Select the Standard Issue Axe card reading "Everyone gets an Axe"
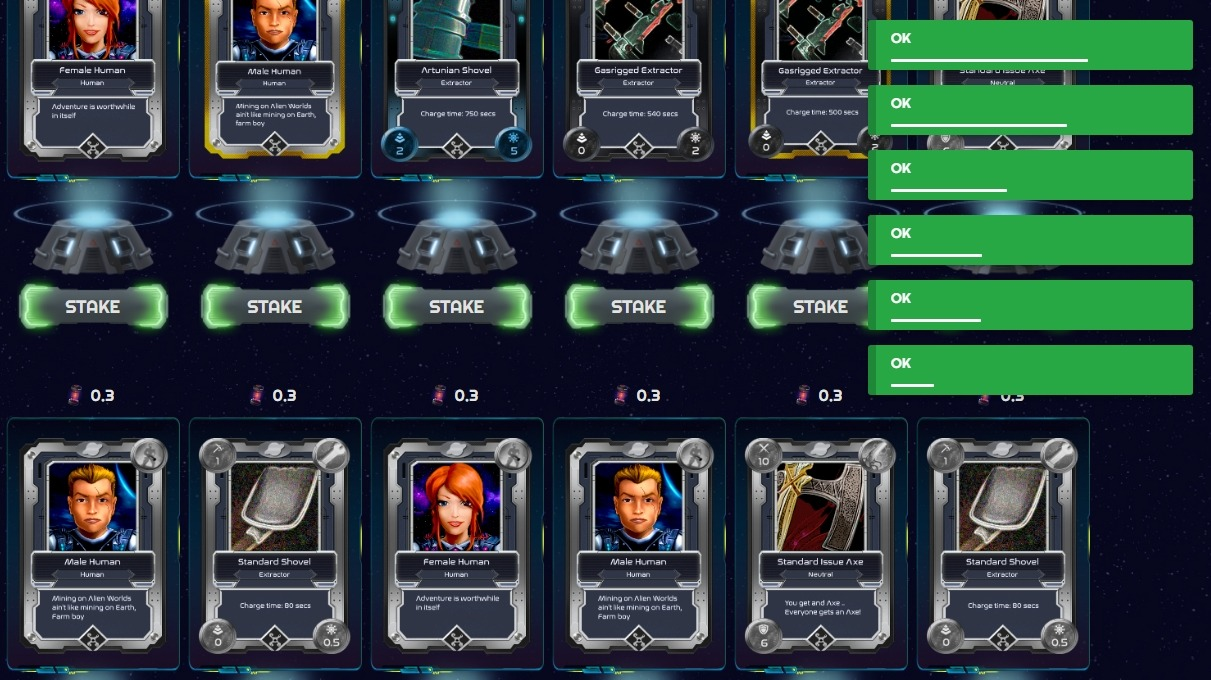The height and width of the screenshot is (680, 1211). (820, 545)
